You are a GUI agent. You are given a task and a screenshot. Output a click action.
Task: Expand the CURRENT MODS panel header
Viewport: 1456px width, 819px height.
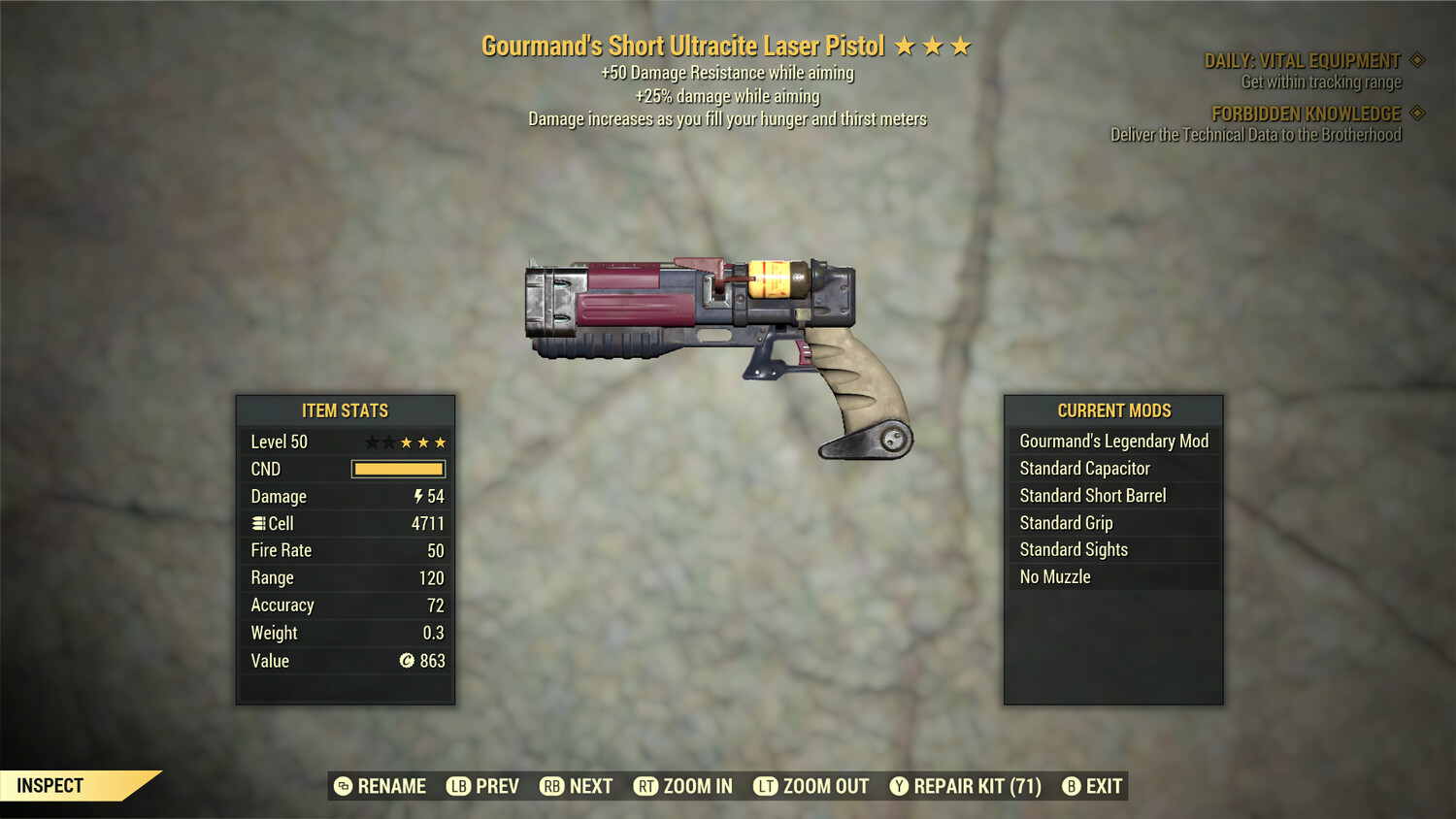tap(1113, 409)
